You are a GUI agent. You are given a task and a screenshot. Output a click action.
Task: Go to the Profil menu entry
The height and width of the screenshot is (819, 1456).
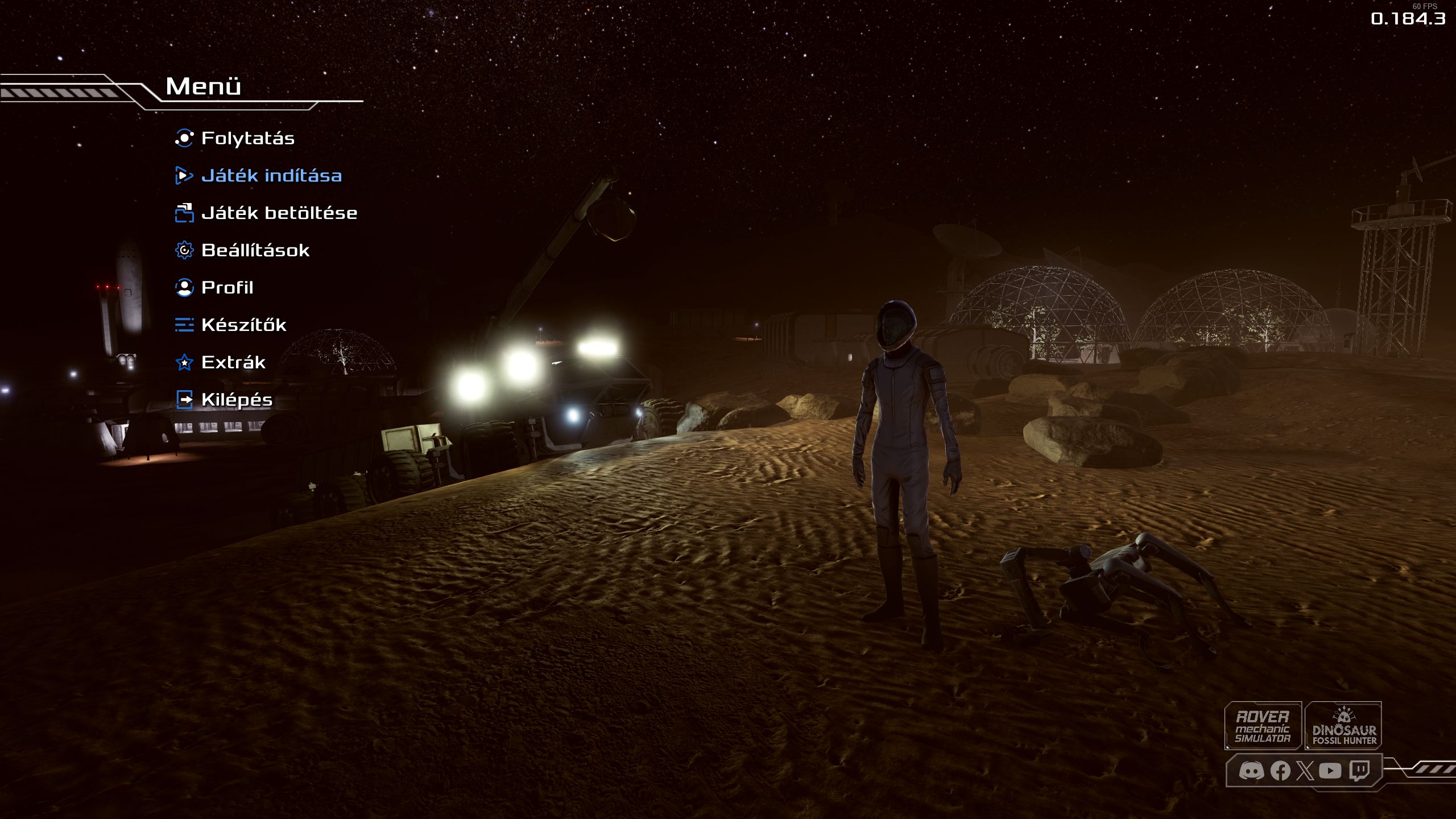(227, 288)
